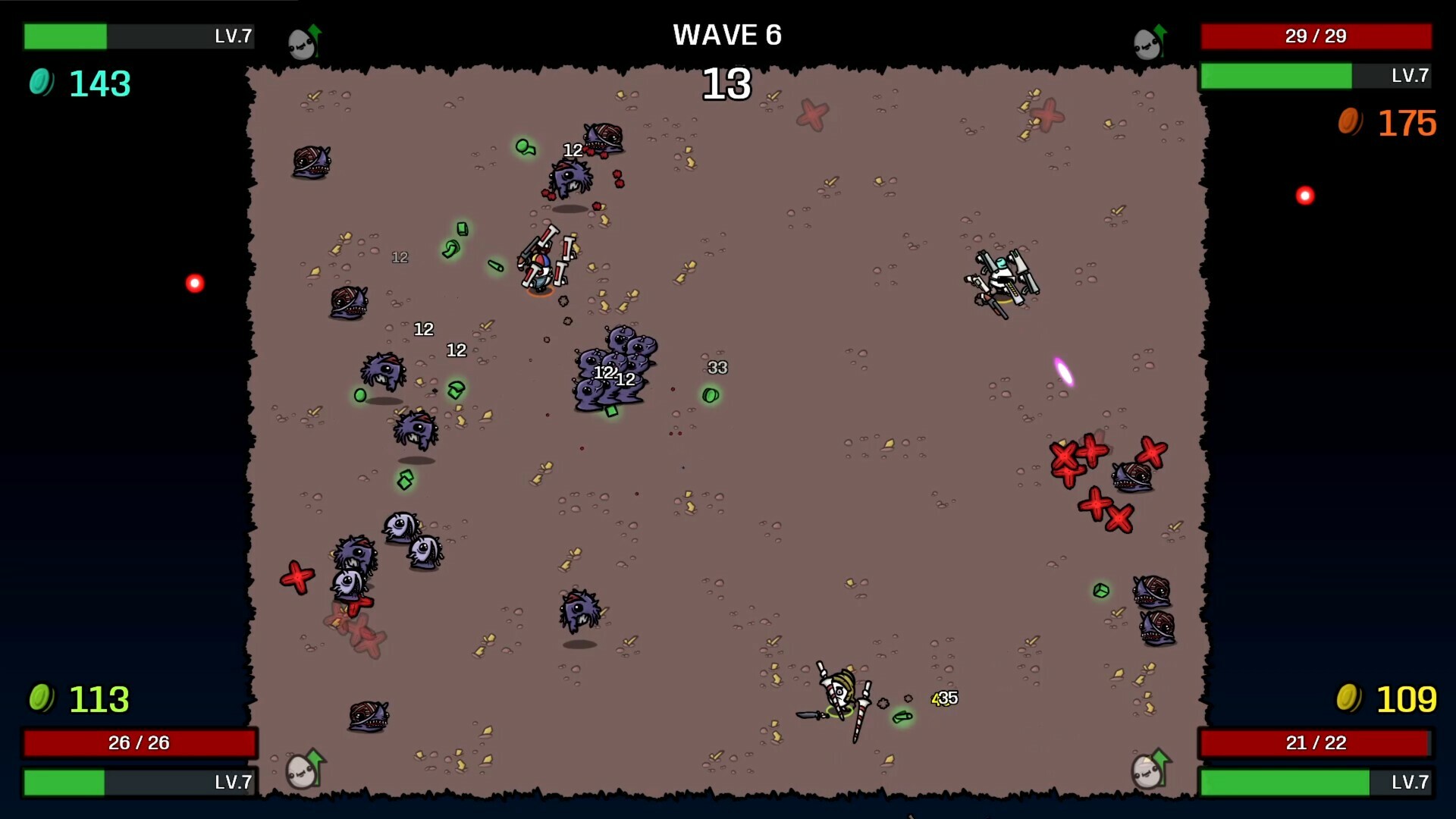Click the 29 / 29 health bar
Screen dimensions: 1456x819
[1316, 36]
